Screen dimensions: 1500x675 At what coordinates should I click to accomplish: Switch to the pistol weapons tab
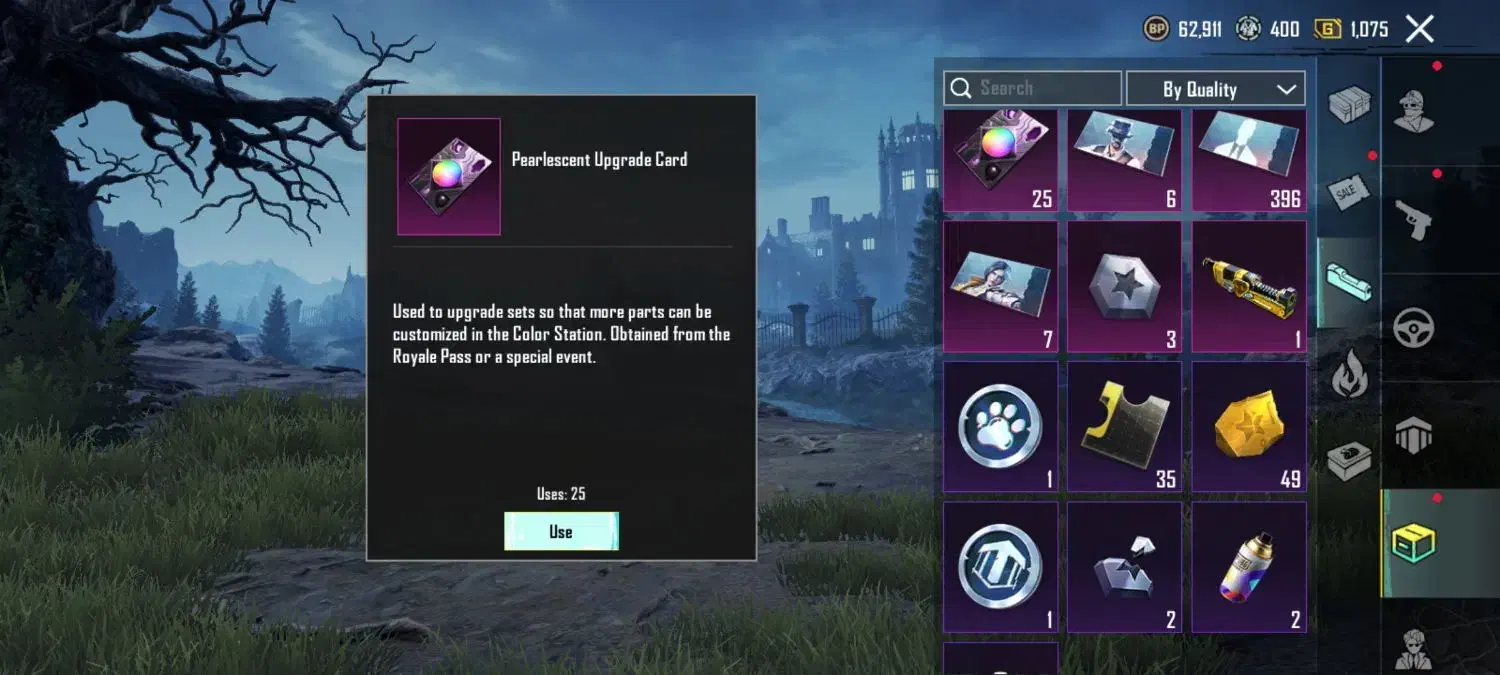click(1414, 219)
